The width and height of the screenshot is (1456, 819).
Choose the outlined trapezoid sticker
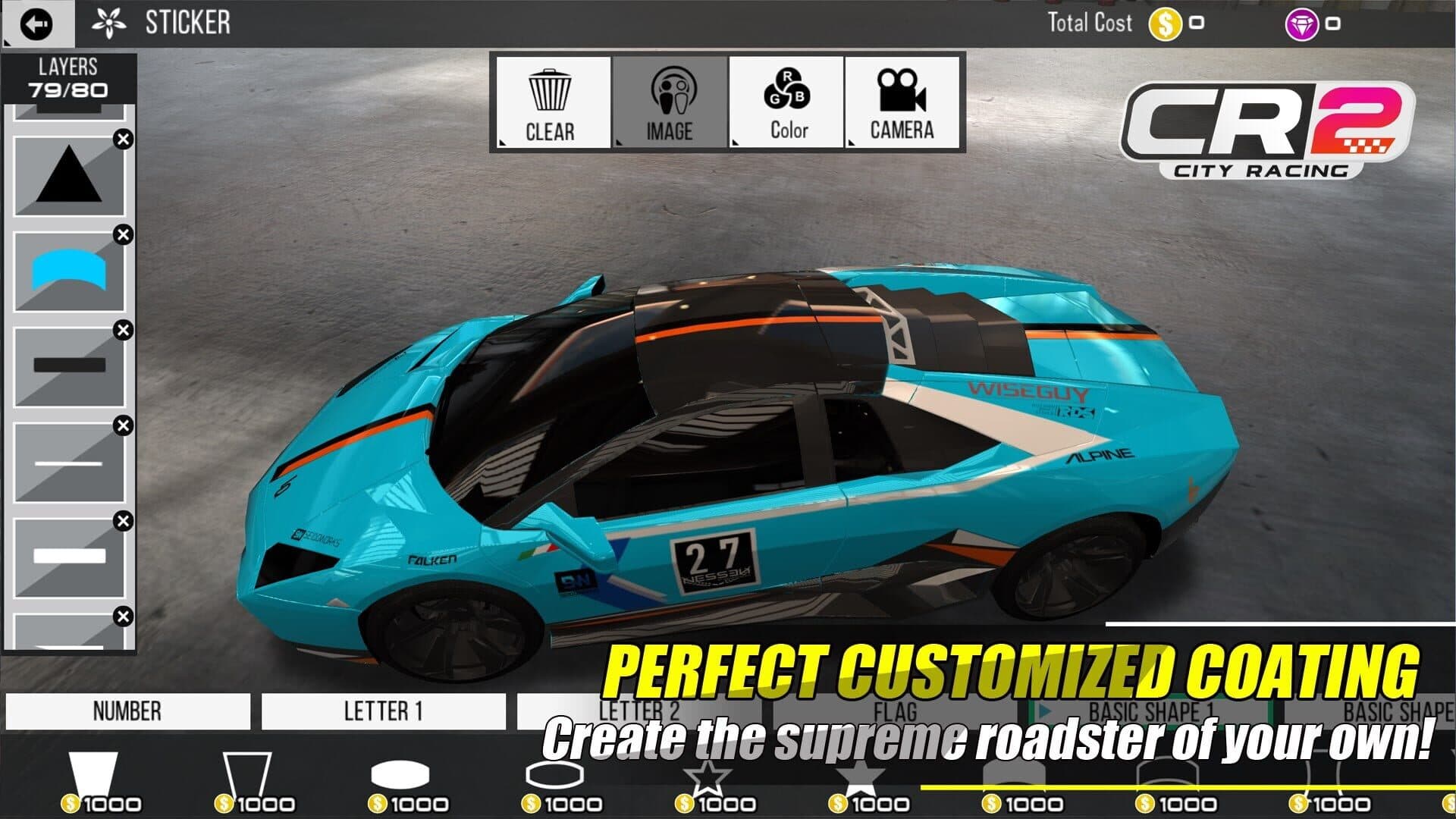pyautogui.click(x=247, y=773)
